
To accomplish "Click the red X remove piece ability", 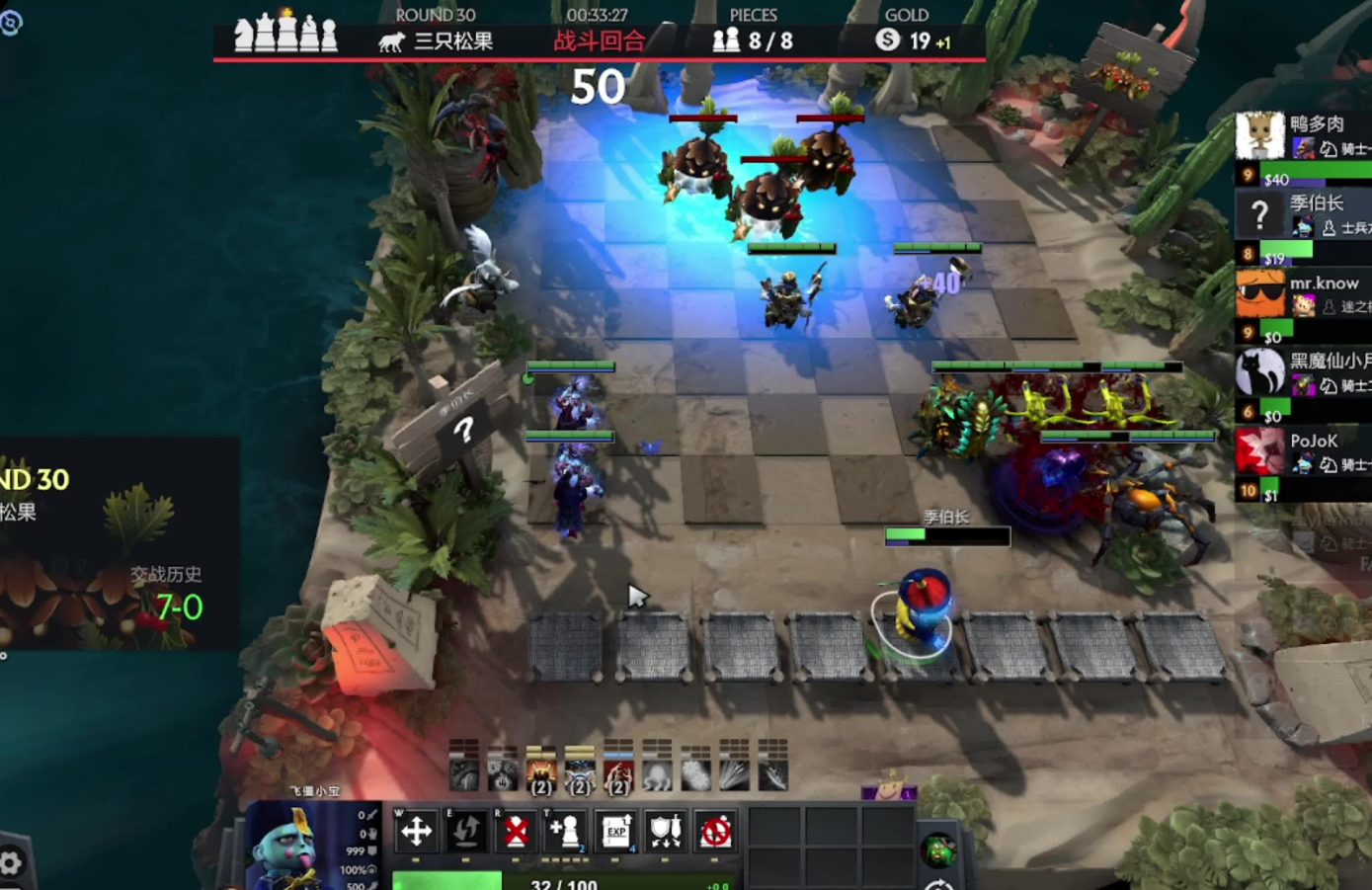I will [x=516, y=831].
